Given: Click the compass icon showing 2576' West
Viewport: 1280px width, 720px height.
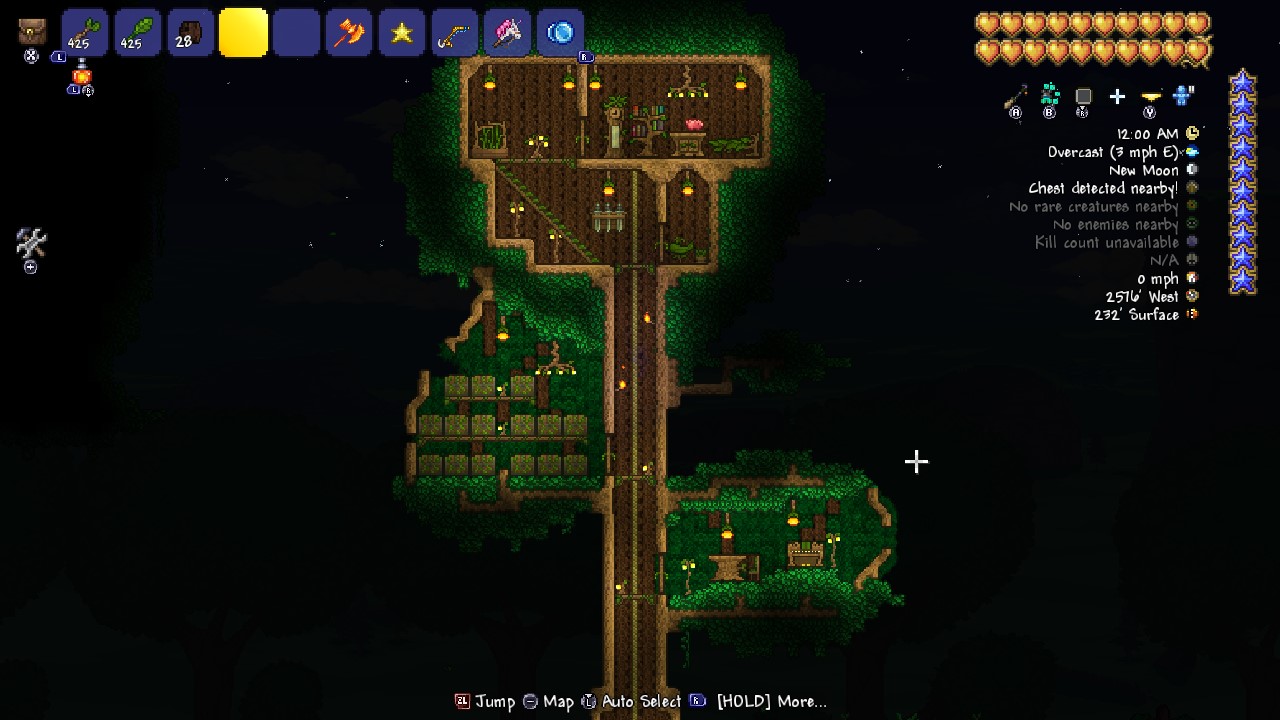Looking at the screenshot, I should pos(1190,296).
